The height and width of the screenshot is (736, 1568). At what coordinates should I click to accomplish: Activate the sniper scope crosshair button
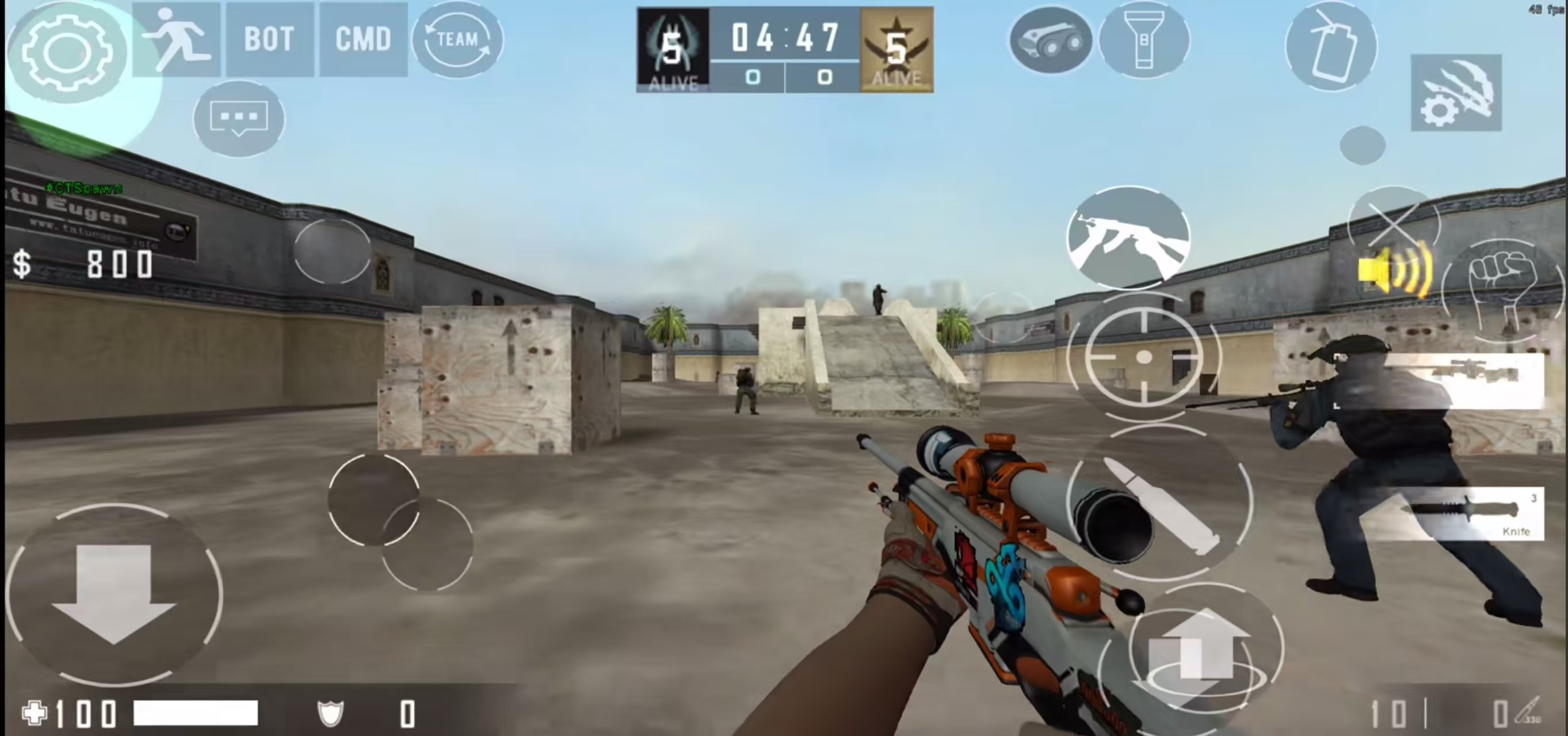pos(1143,357)
